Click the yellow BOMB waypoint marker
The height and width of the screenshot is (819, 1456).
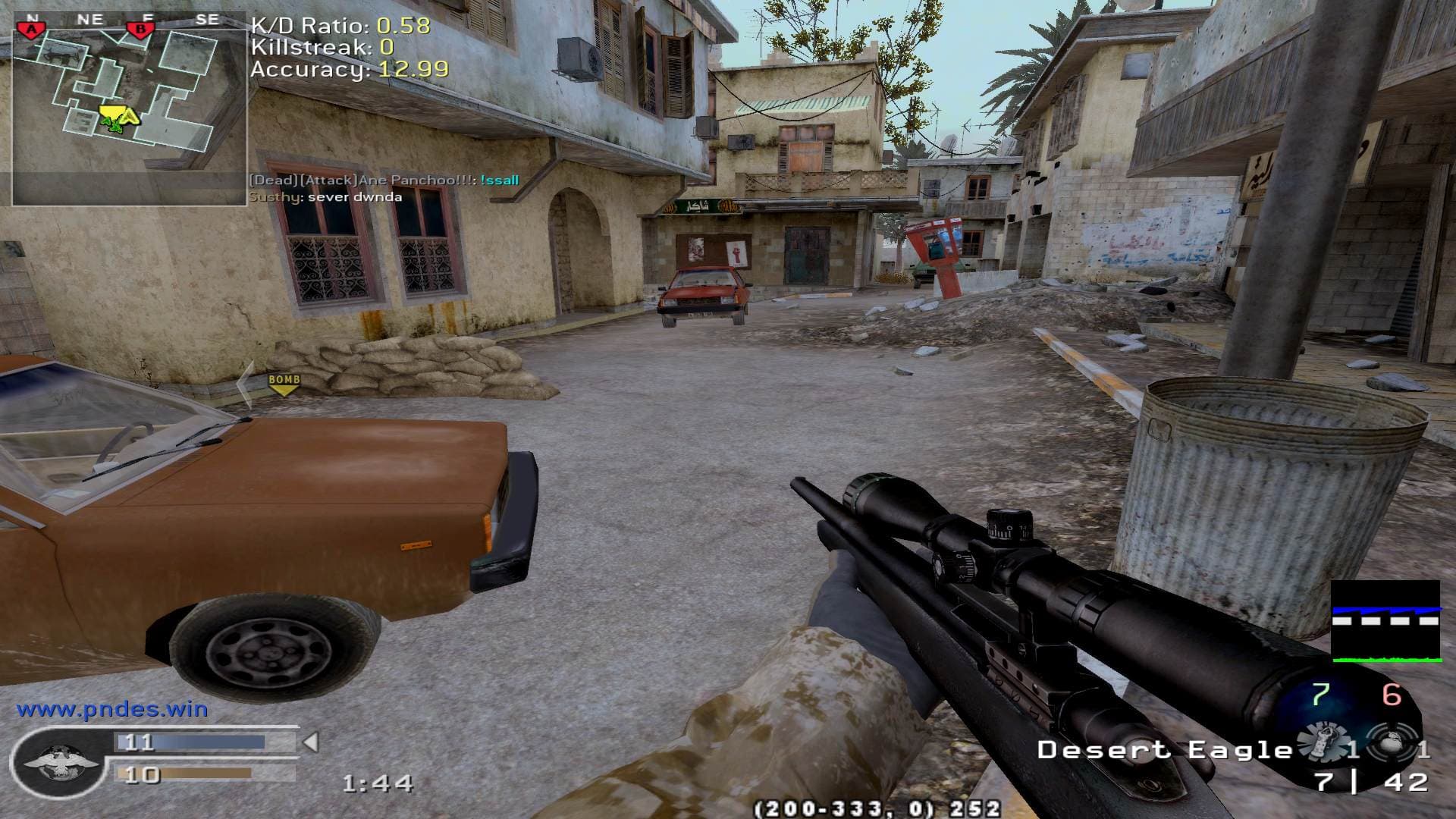click(284, 384)
